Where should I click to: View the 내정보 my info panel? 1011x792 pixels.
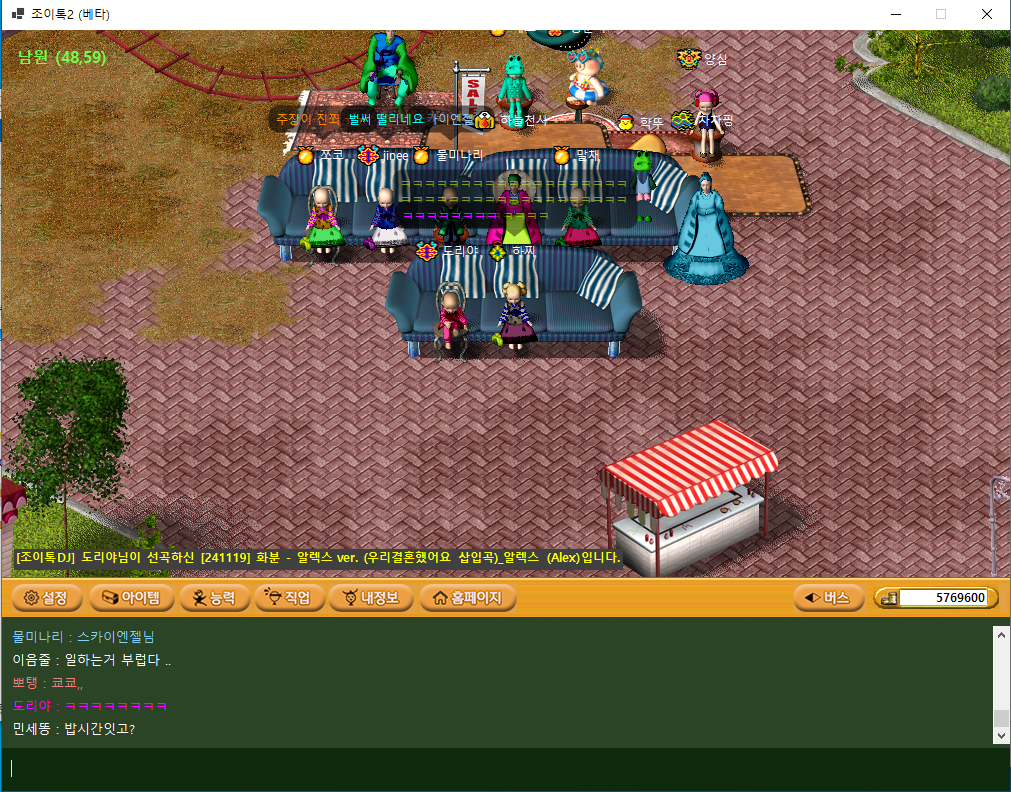point(371,598)
